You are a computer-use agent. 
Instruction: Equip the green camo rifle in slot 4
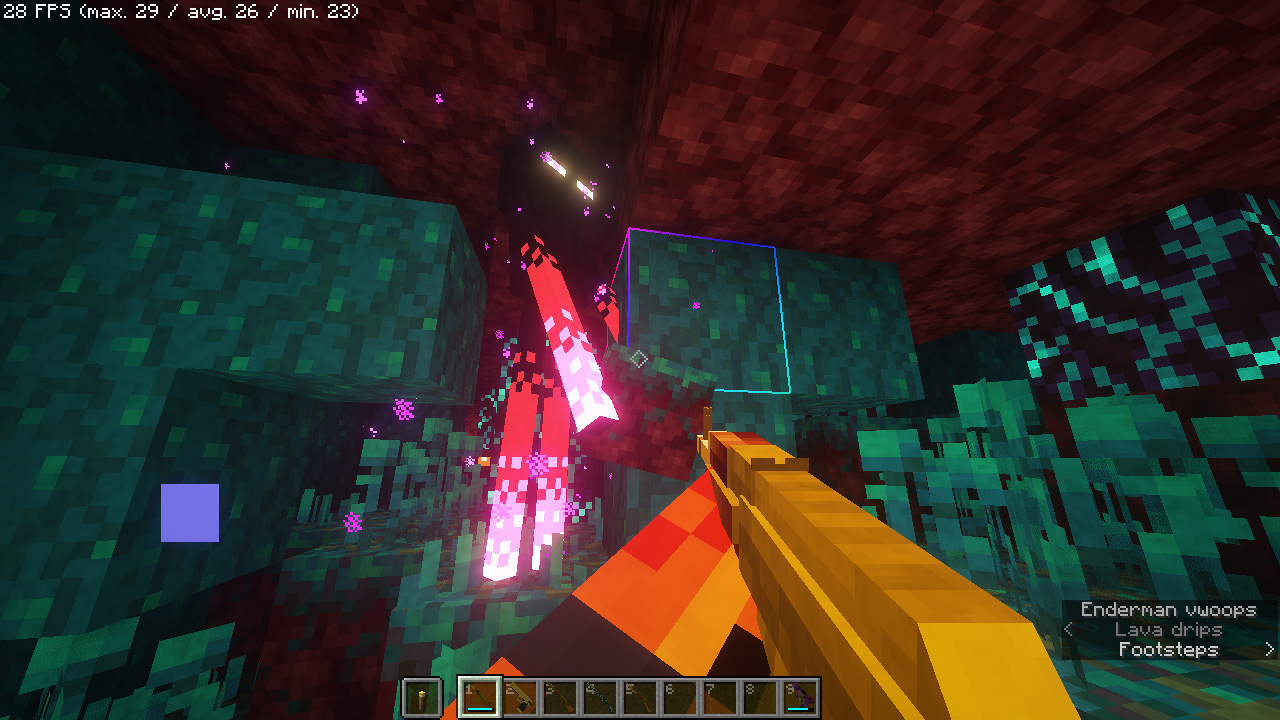[600, 697]
